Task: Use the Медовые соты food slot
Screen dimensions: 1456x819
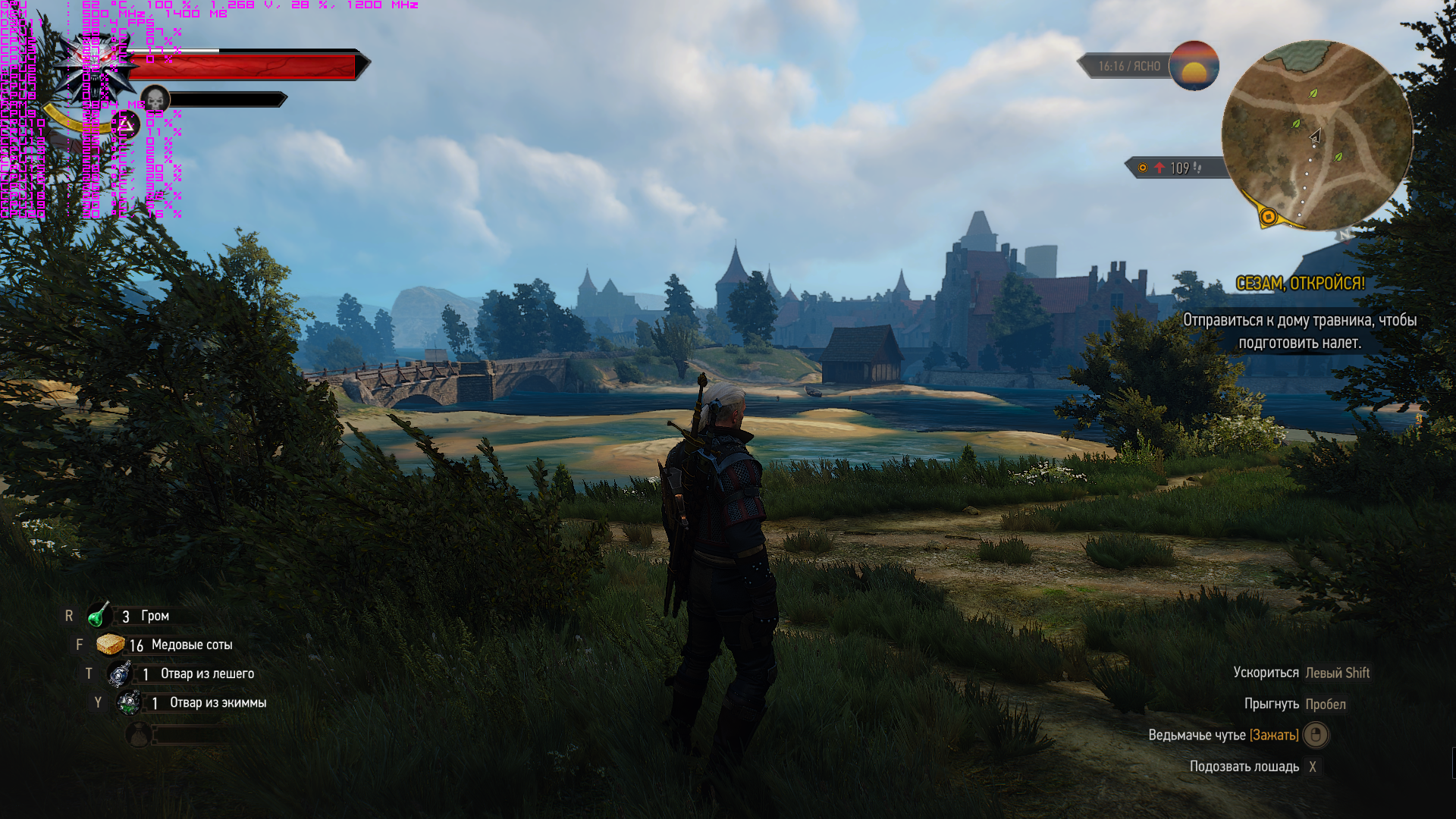Action: (111, 645)
